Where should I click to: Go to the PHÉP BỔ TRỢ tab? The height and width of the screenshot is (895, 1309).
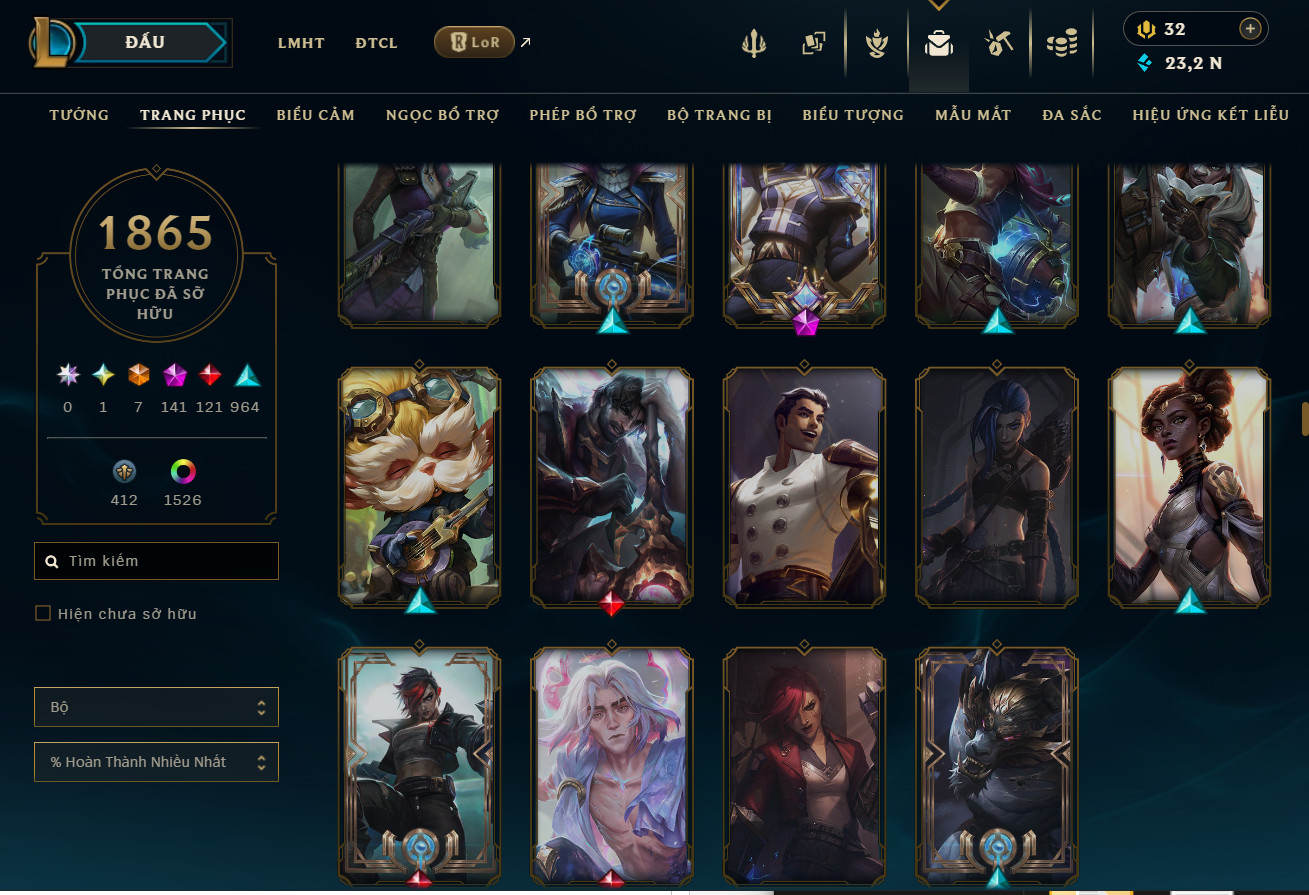click(x=583, y=115)
